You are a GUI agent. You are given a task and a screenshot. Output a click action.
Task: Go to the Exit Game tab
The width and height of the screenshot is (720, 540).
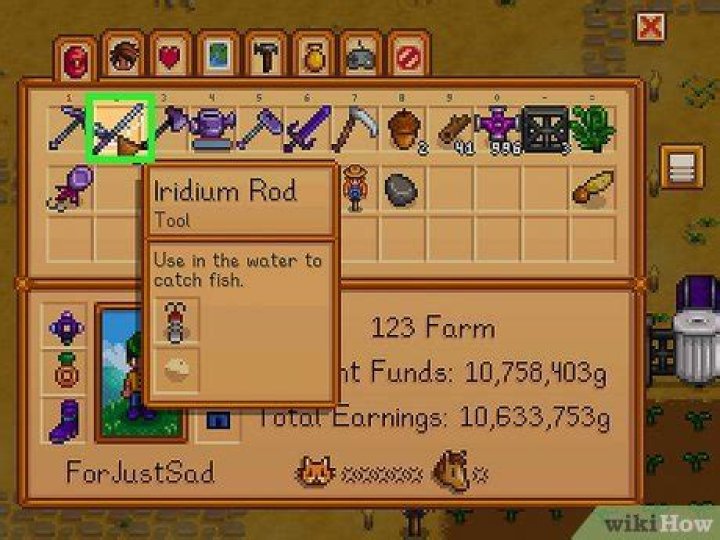406,57
